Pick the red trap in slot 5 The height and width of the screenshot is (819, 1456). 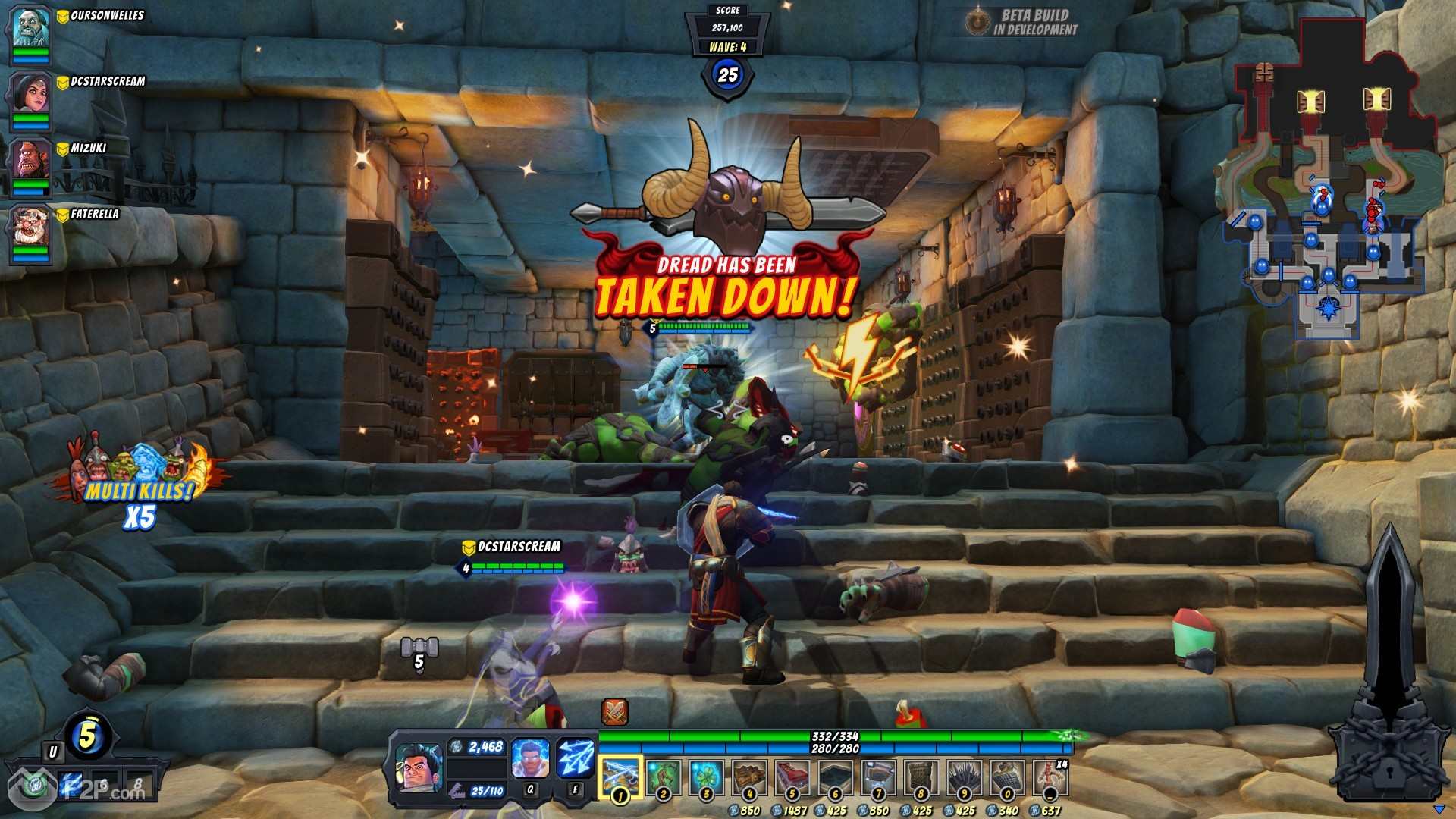pyautogui.click(x=792, y=776)
